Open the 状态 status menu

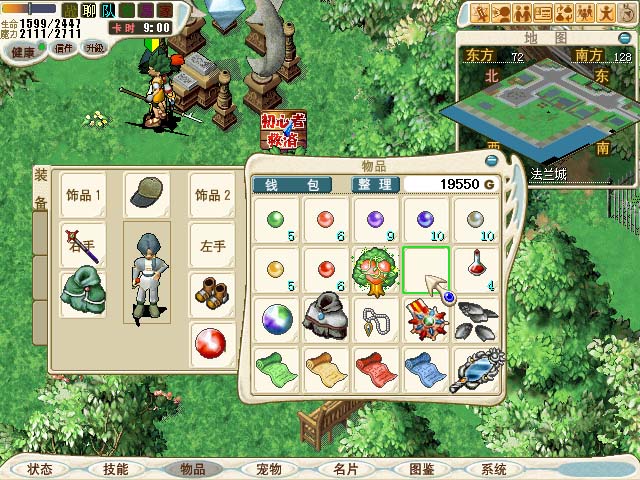click(40, 468)
